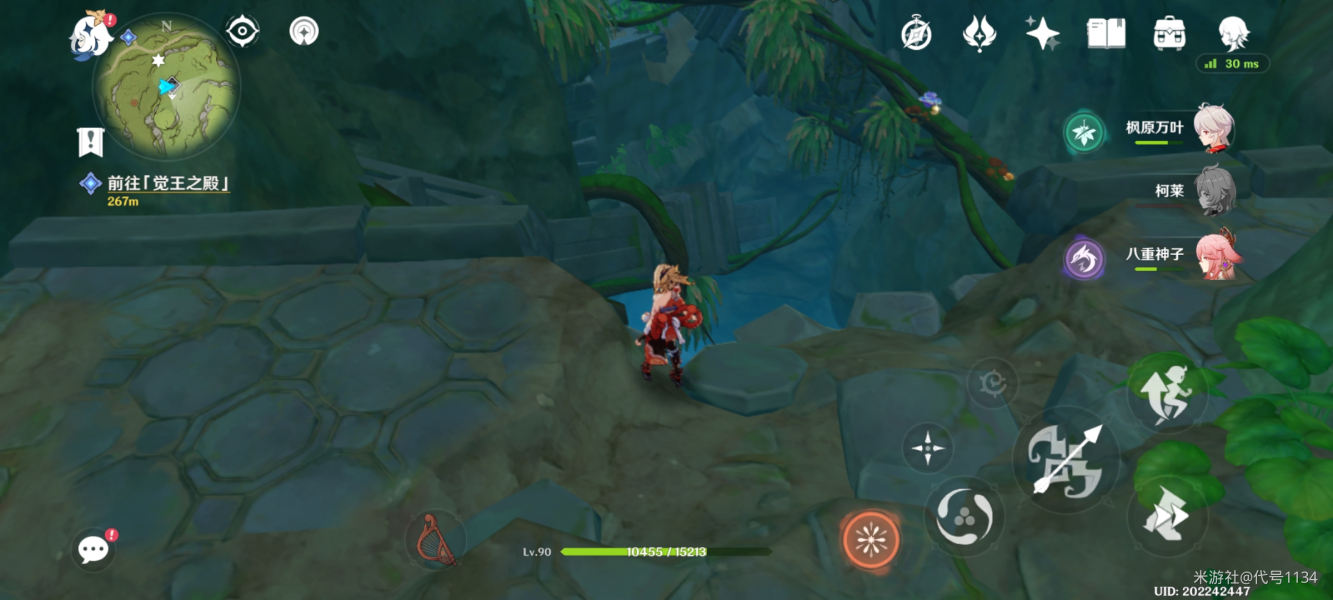The height and width of the screenshot is (600, 1333).
Task: Activate the elemental skill swirl button
Action: (x=964, y=516)
